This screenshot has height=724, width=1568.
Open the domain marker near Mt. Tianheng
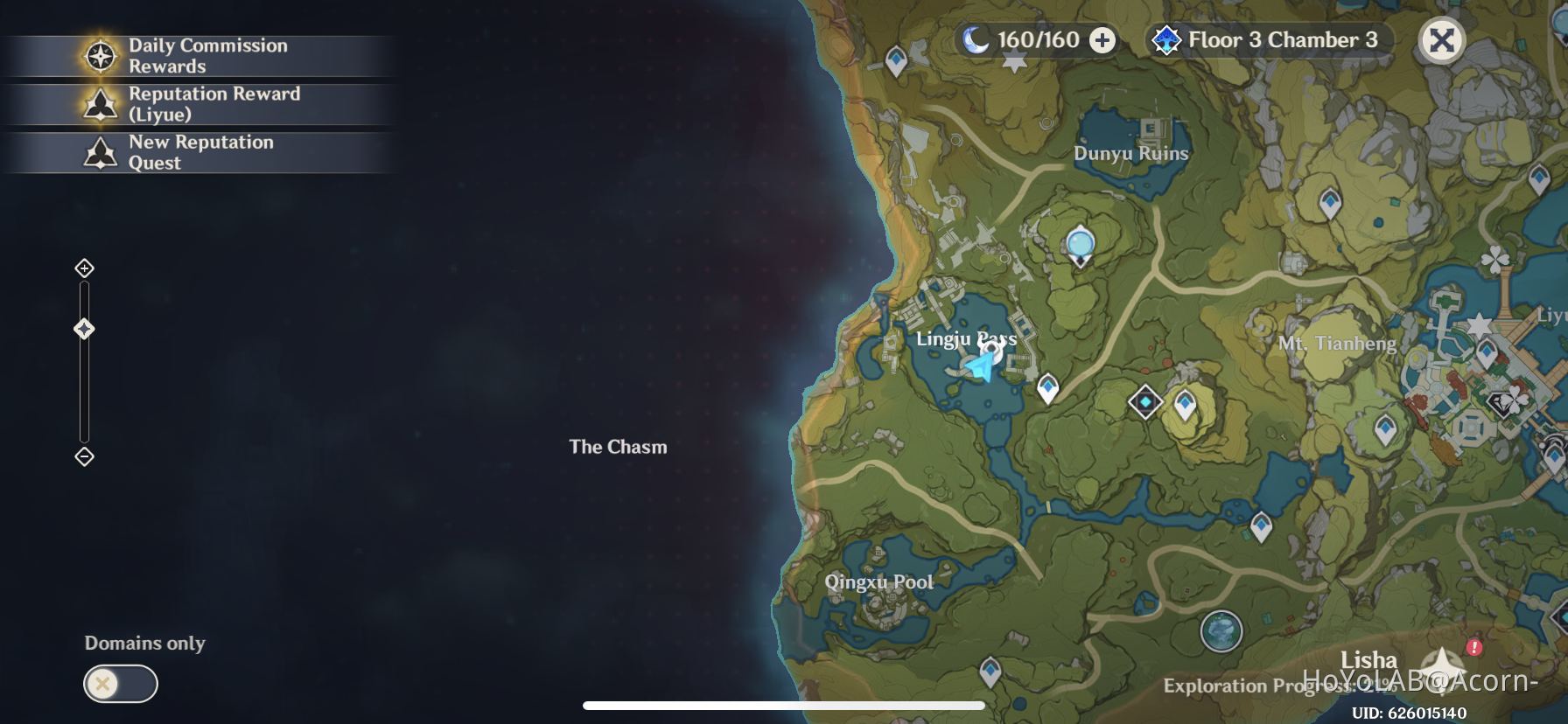click(1145, 402)
